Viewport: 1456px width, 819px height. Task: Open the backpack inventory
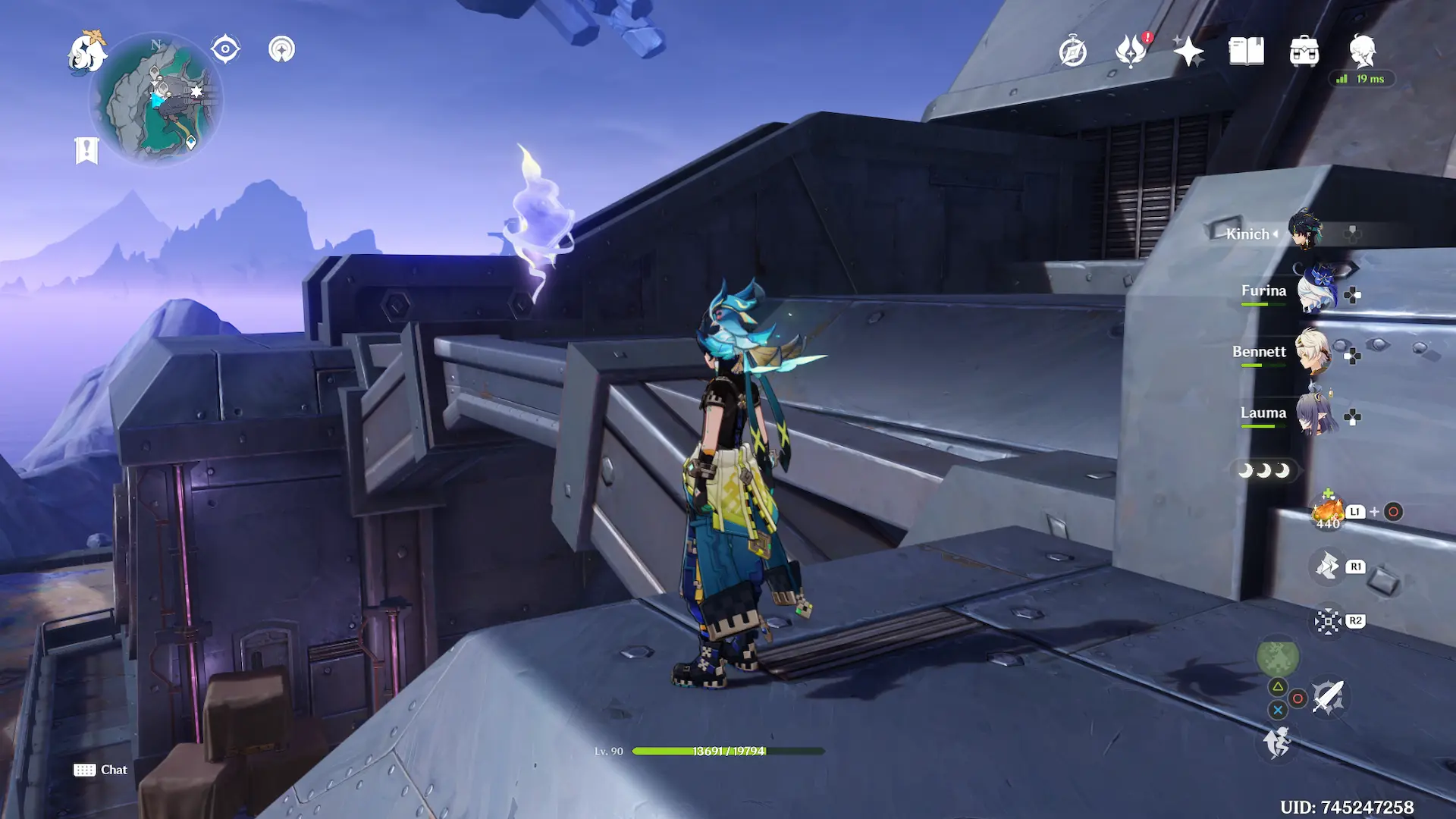click(x=1304, y=52)
